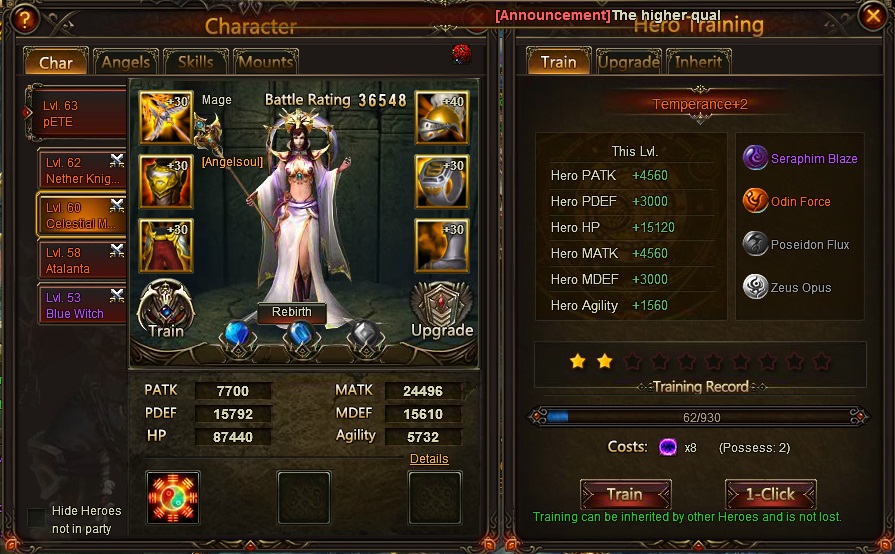This screenshot has width=895, height=554.
Task: Switch to the Inherit tab
Action: point(698,62)
